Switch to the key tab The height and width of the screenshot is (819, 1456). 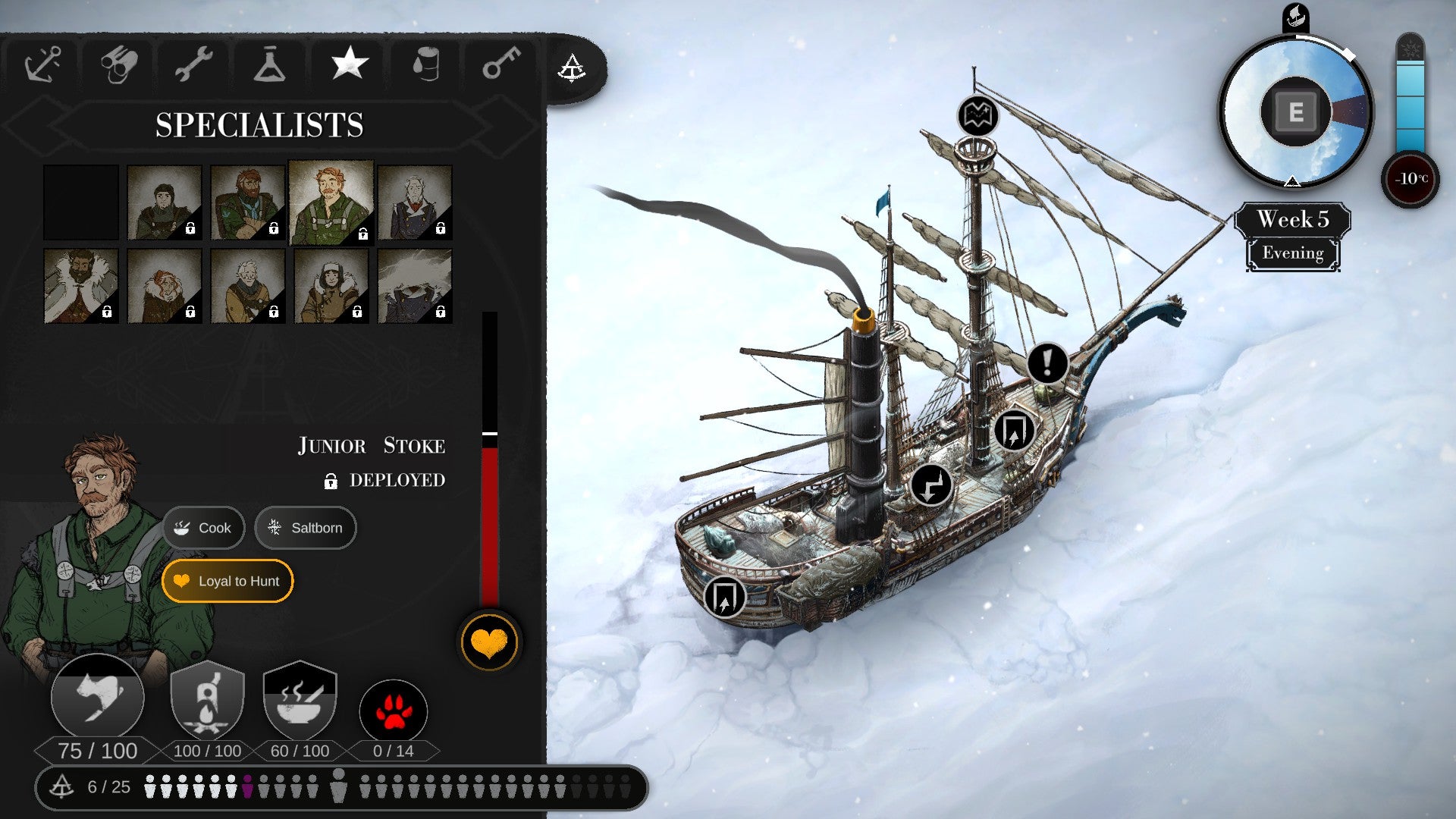[x=501, y=64]
